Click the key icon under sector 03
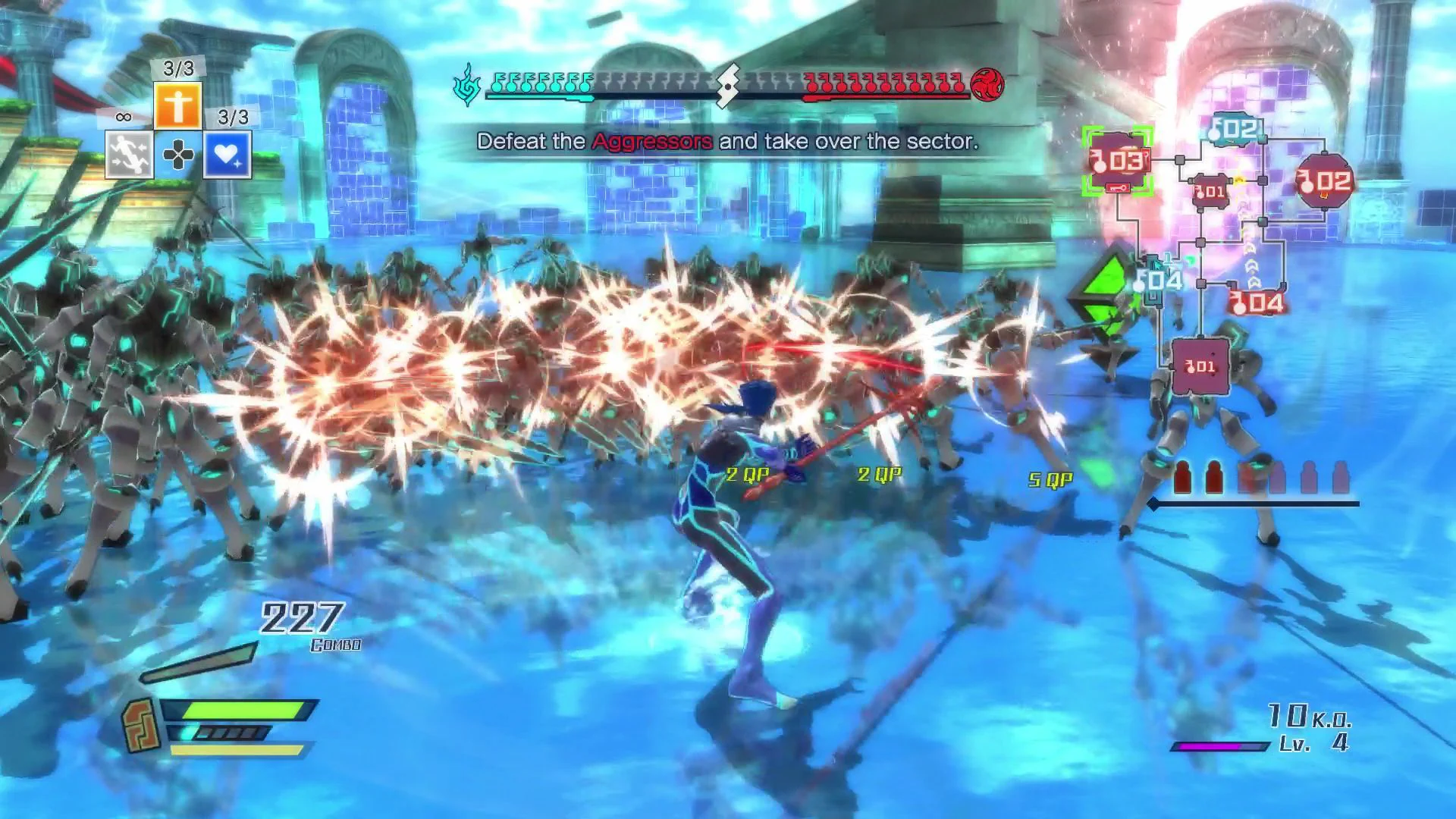Image resolution: width=1456 pixels, height=819 pixels. 1118,188
